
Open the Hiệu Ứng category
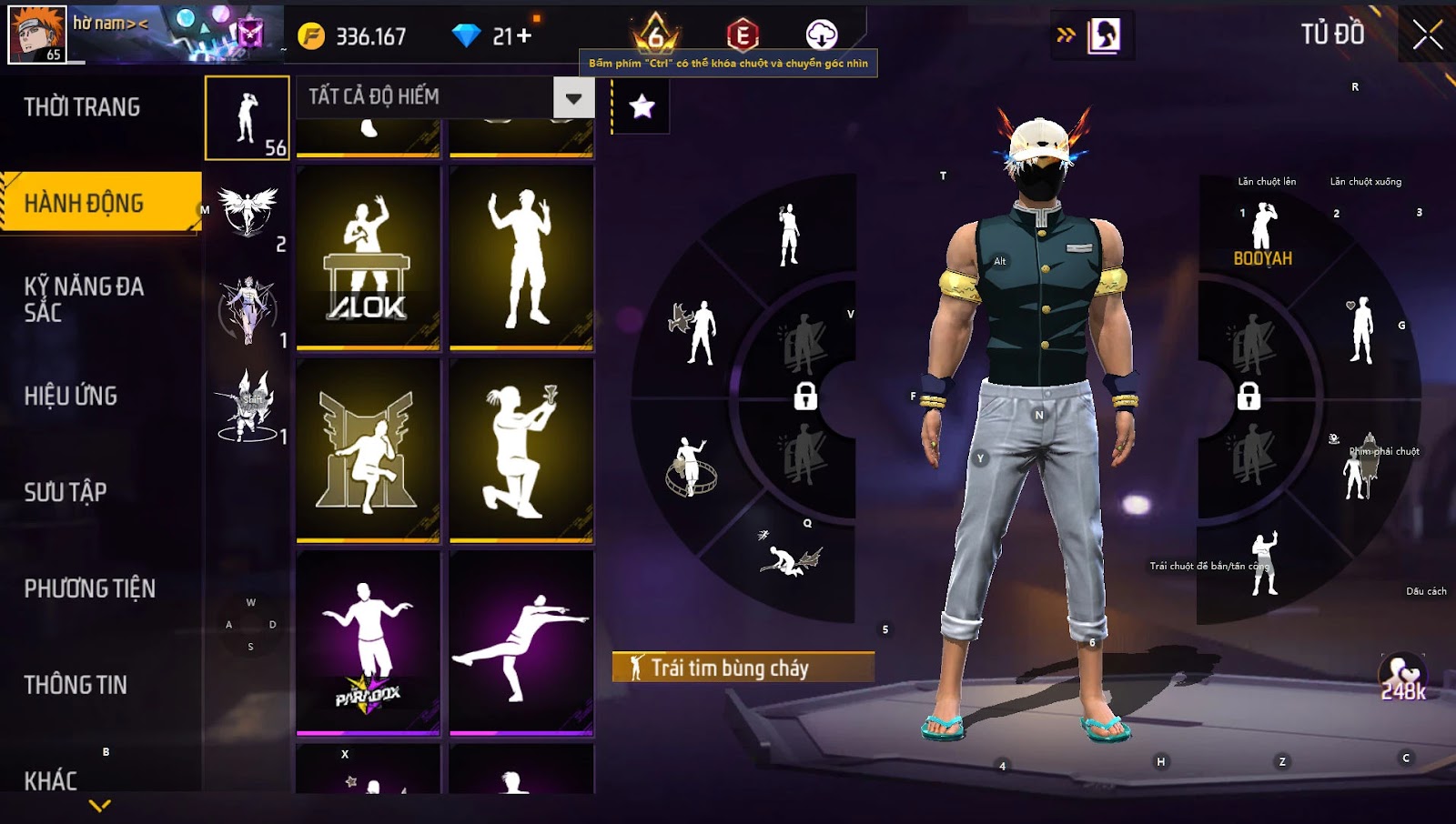[x=71, y=396]
